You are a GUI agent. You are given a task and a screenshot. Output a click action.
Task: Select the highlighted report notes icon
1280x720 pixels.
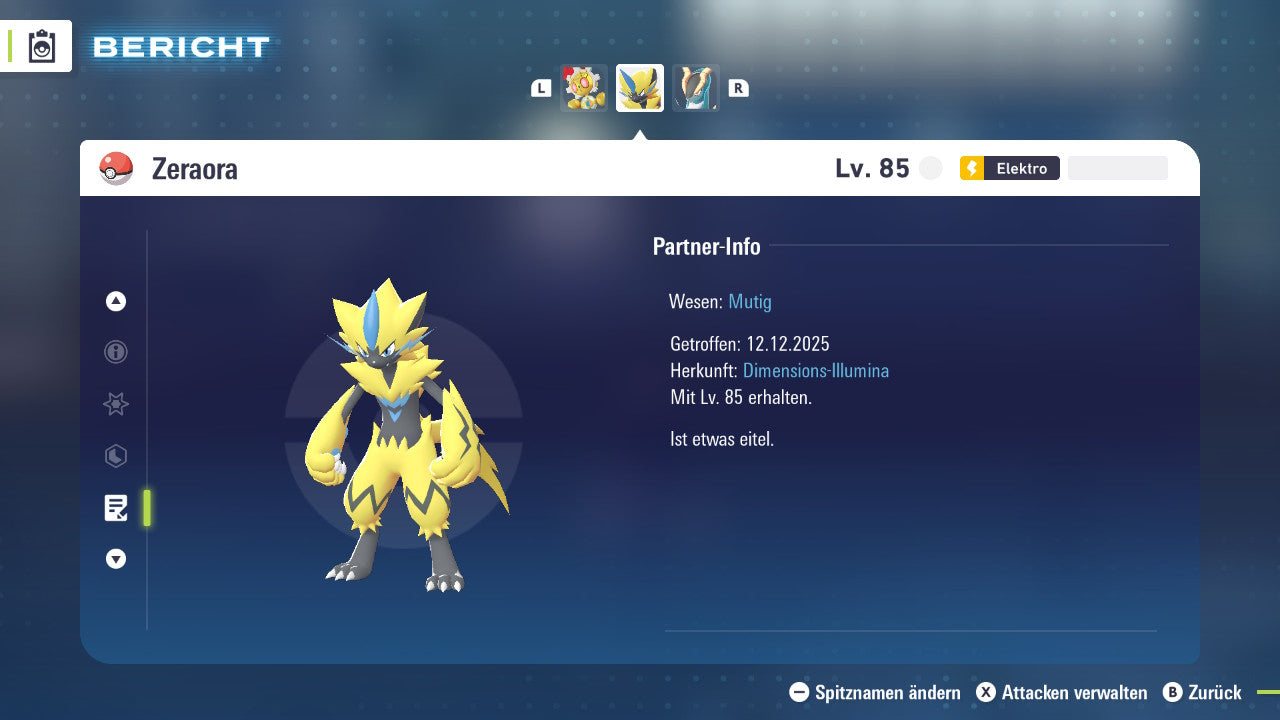pyautogui.click(x=116, y=508)
